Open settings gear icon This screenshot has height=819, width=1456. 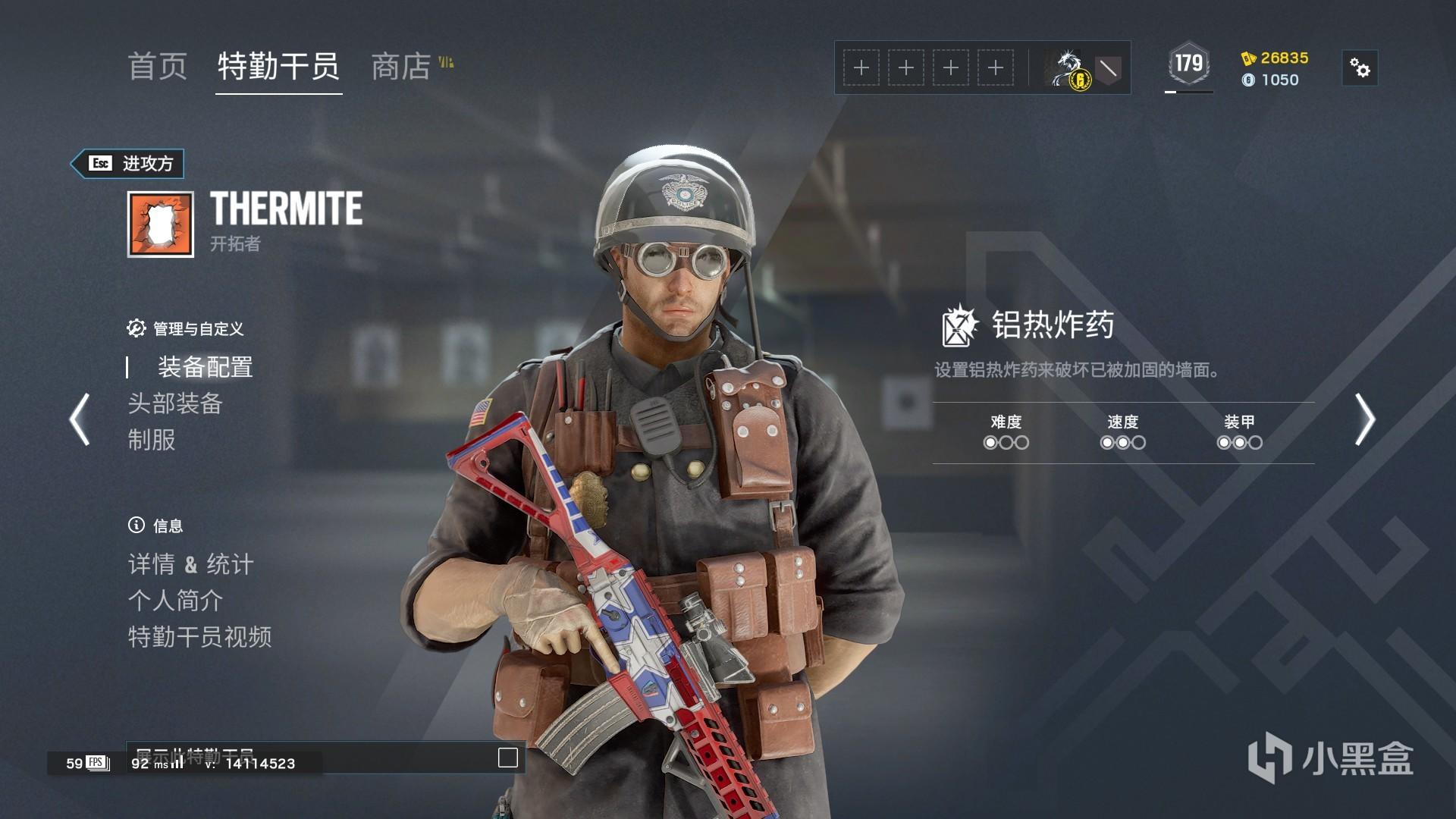coord(1360,68)
